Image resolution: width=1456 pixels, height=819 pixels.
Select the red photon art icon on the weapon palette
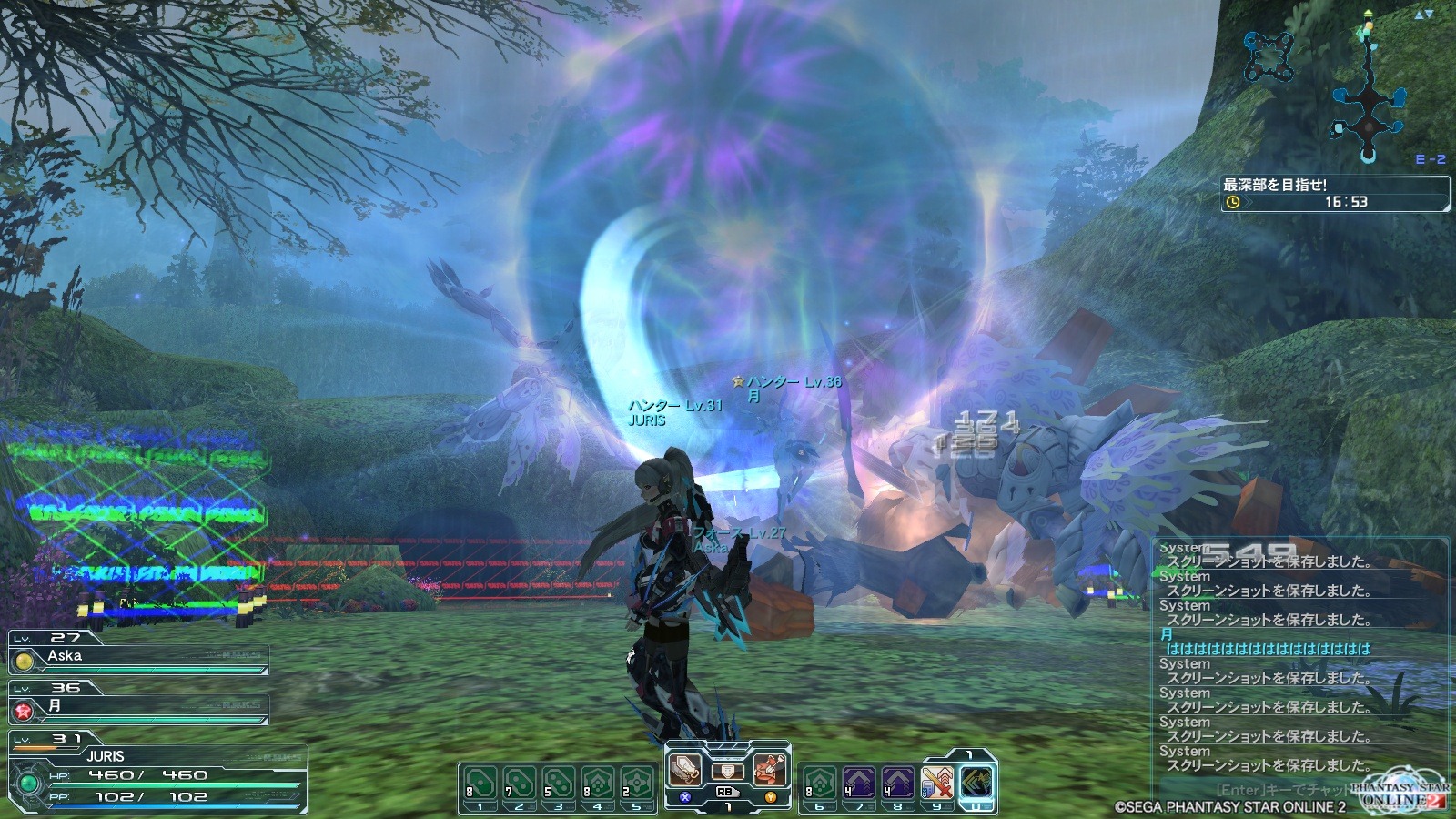770,770
